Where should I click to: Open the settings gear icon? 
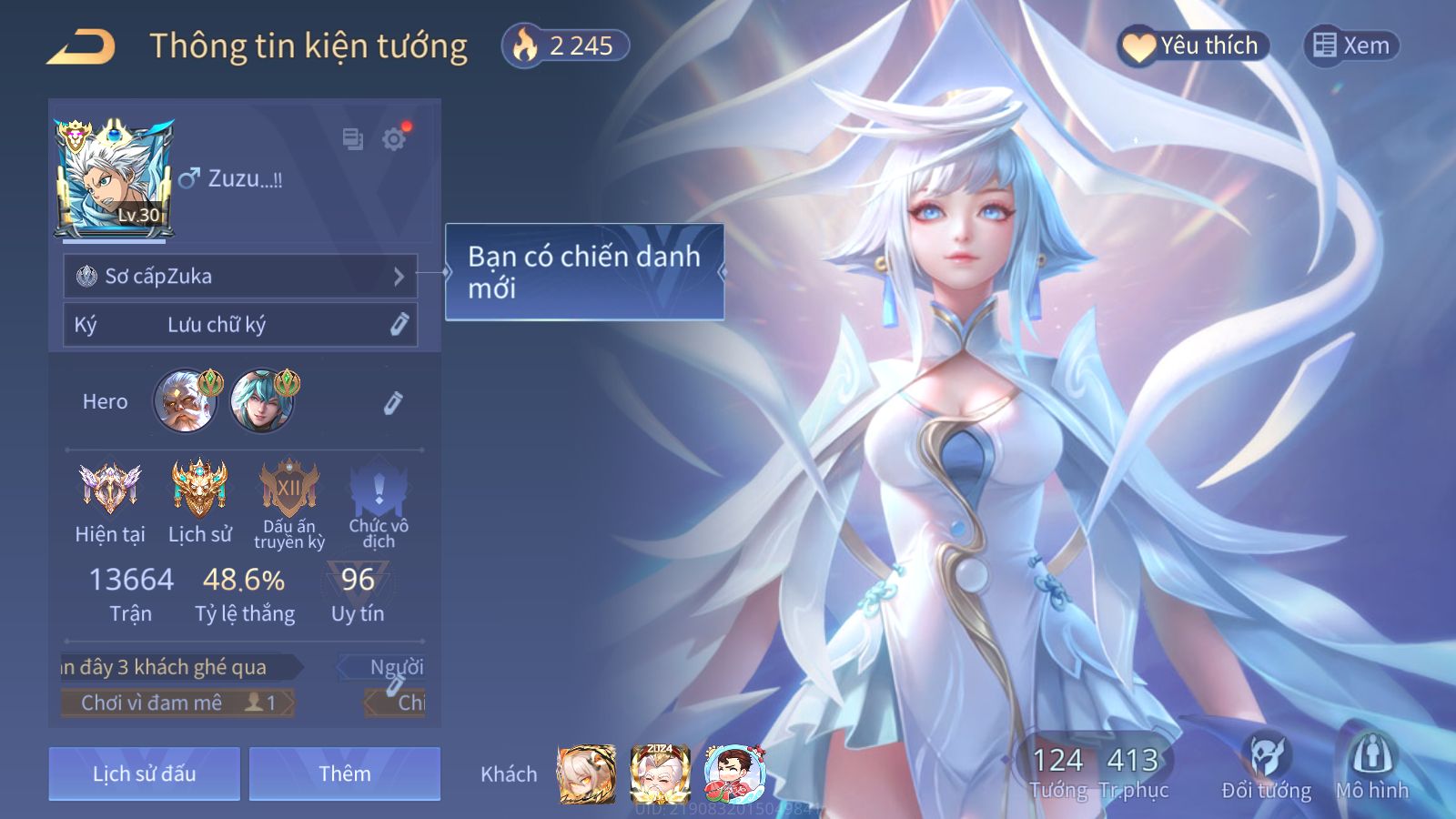pos(394,139)
